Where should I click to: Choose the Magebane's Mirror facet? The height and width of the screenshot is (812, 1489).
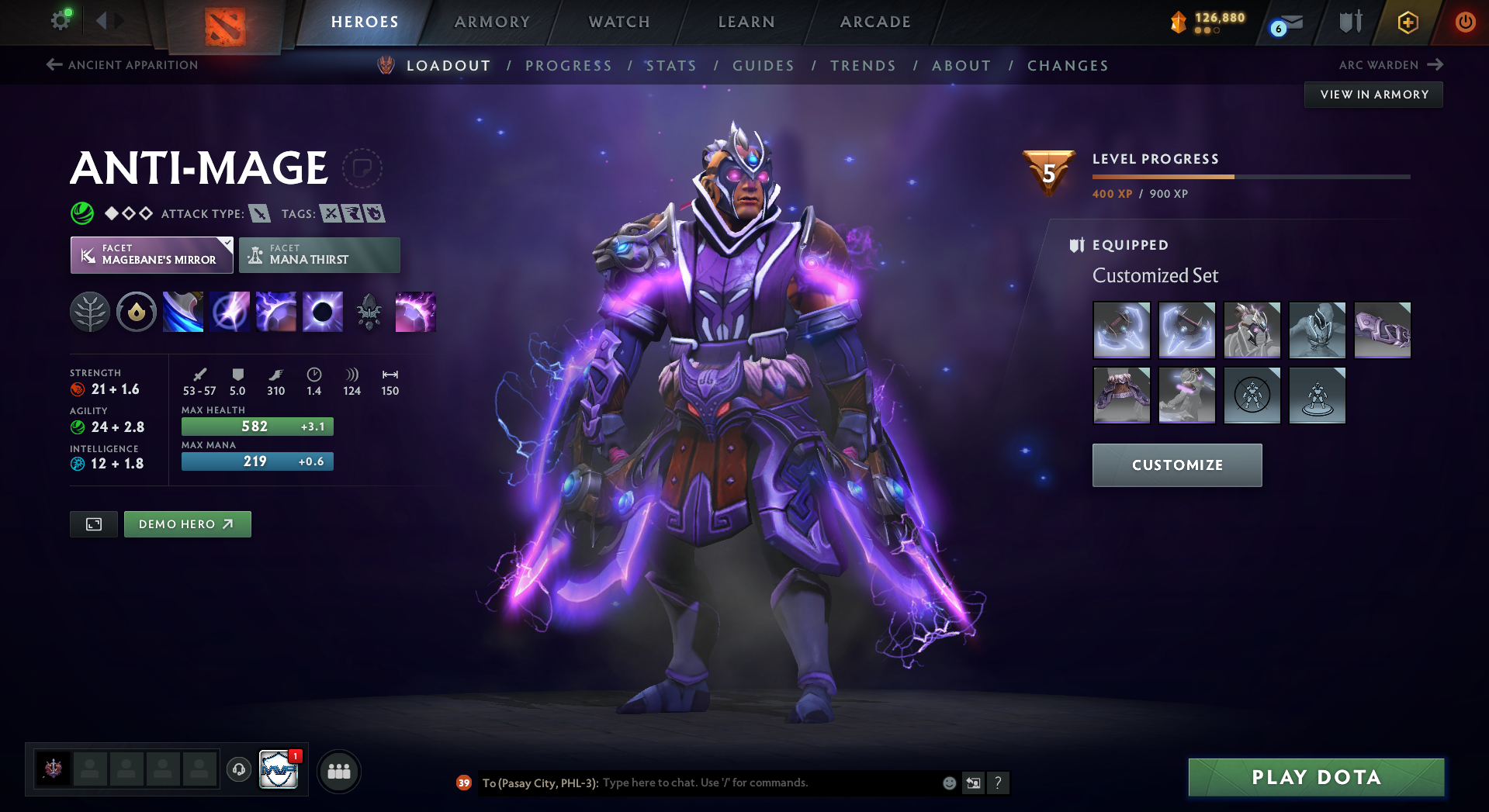pyautogui.click(x=152, y=255)
